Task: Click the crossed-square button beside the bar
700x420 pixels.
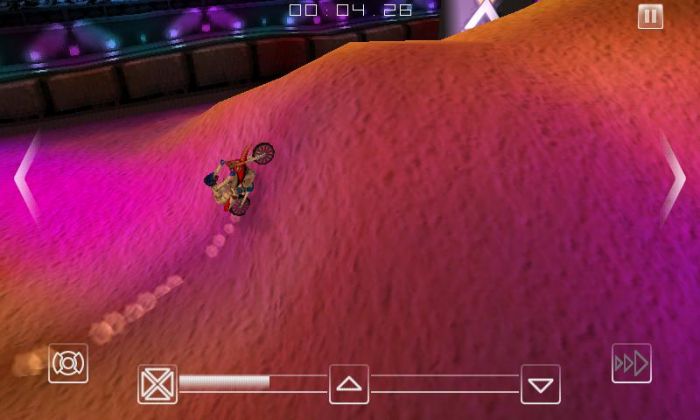Action: (x=157, y=384)
